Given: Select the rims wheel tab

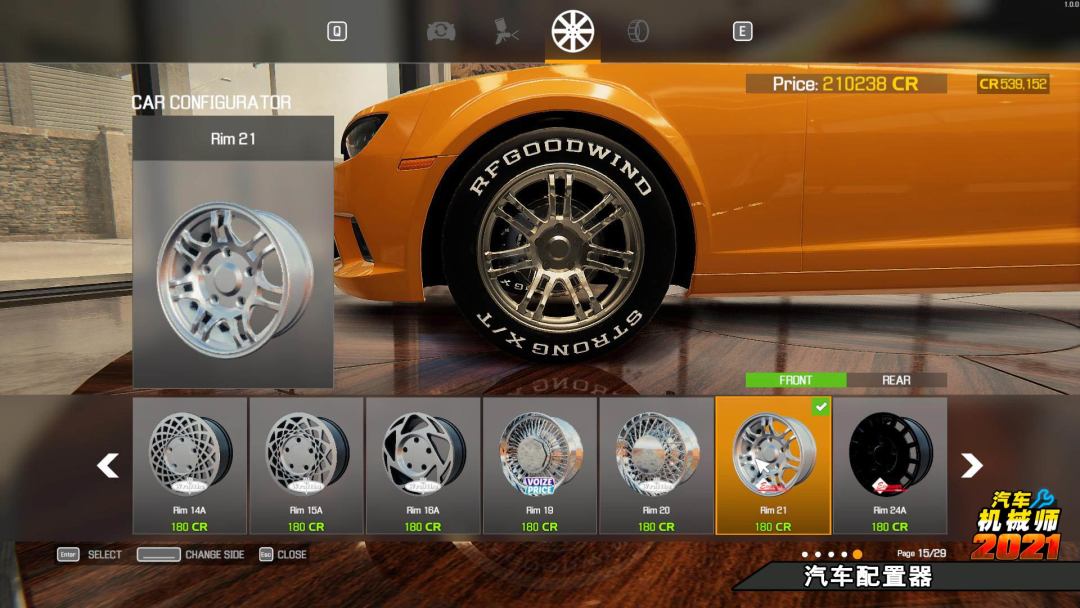Looking at the screenshot, I should [x=573, y=31].
